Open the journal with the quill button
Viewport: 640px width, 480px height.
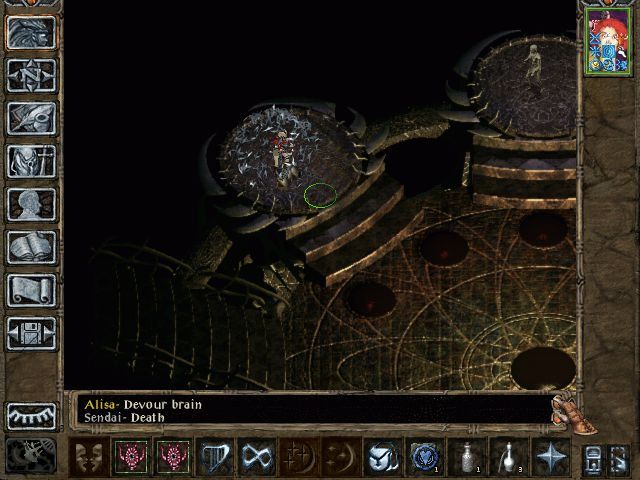31,118
